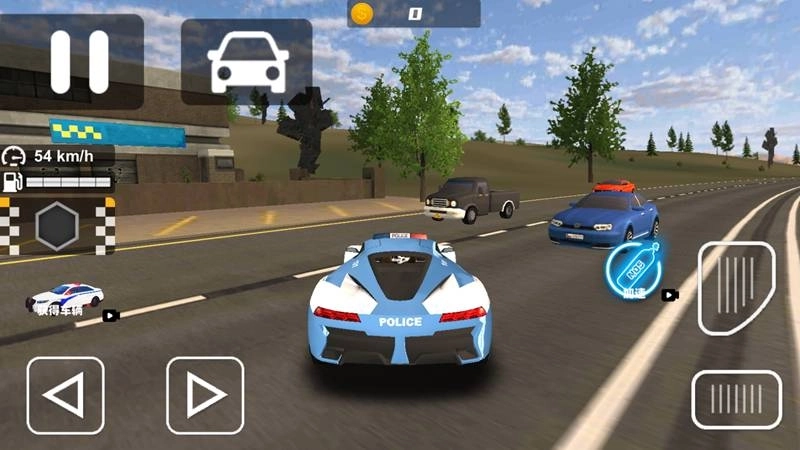The width and height of the screenshot is (800, 450).
Task: Activate the blue NOS nitro boost
Action: click(x=632, y=268)
